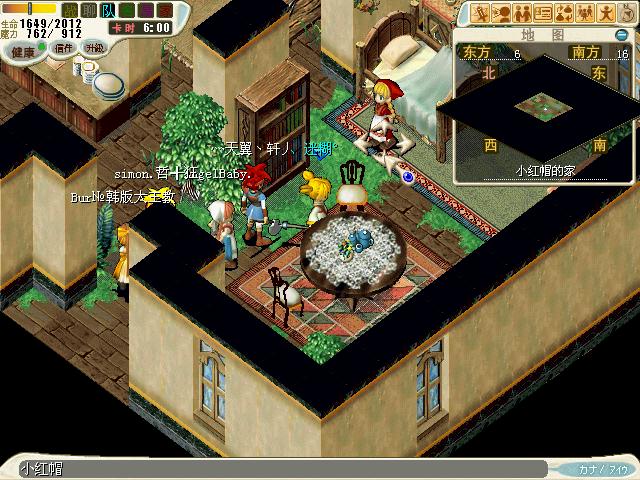Open the group of people team icon
640x480 pixels.
(x=585, y=12)
